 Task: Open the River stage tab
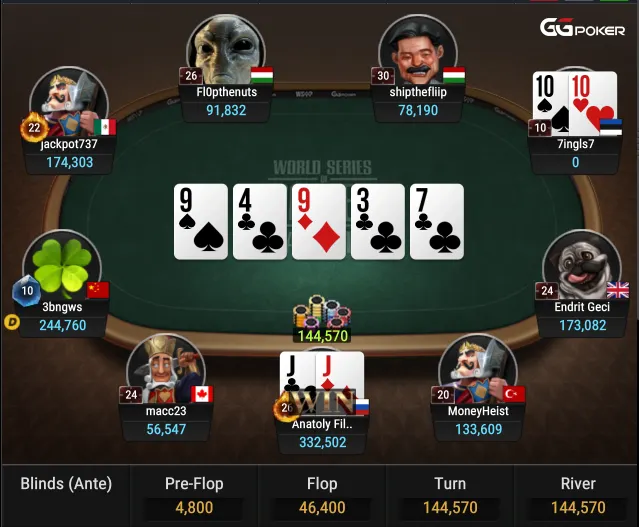pyautogui.click(x=577, y=494)
